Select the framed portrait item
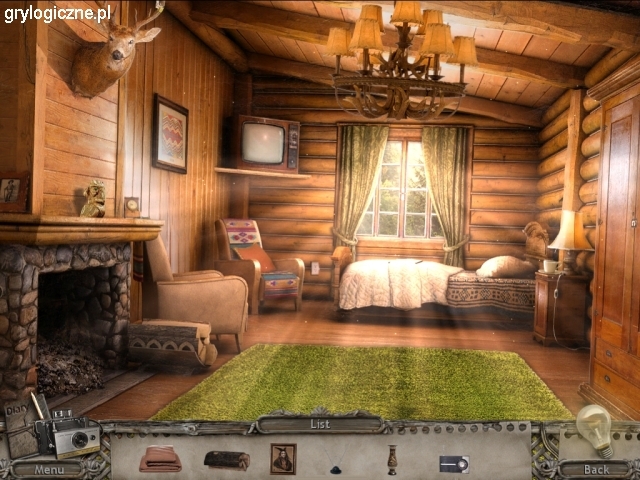Viewport: 640px width, 480px height. coord(283,458)
